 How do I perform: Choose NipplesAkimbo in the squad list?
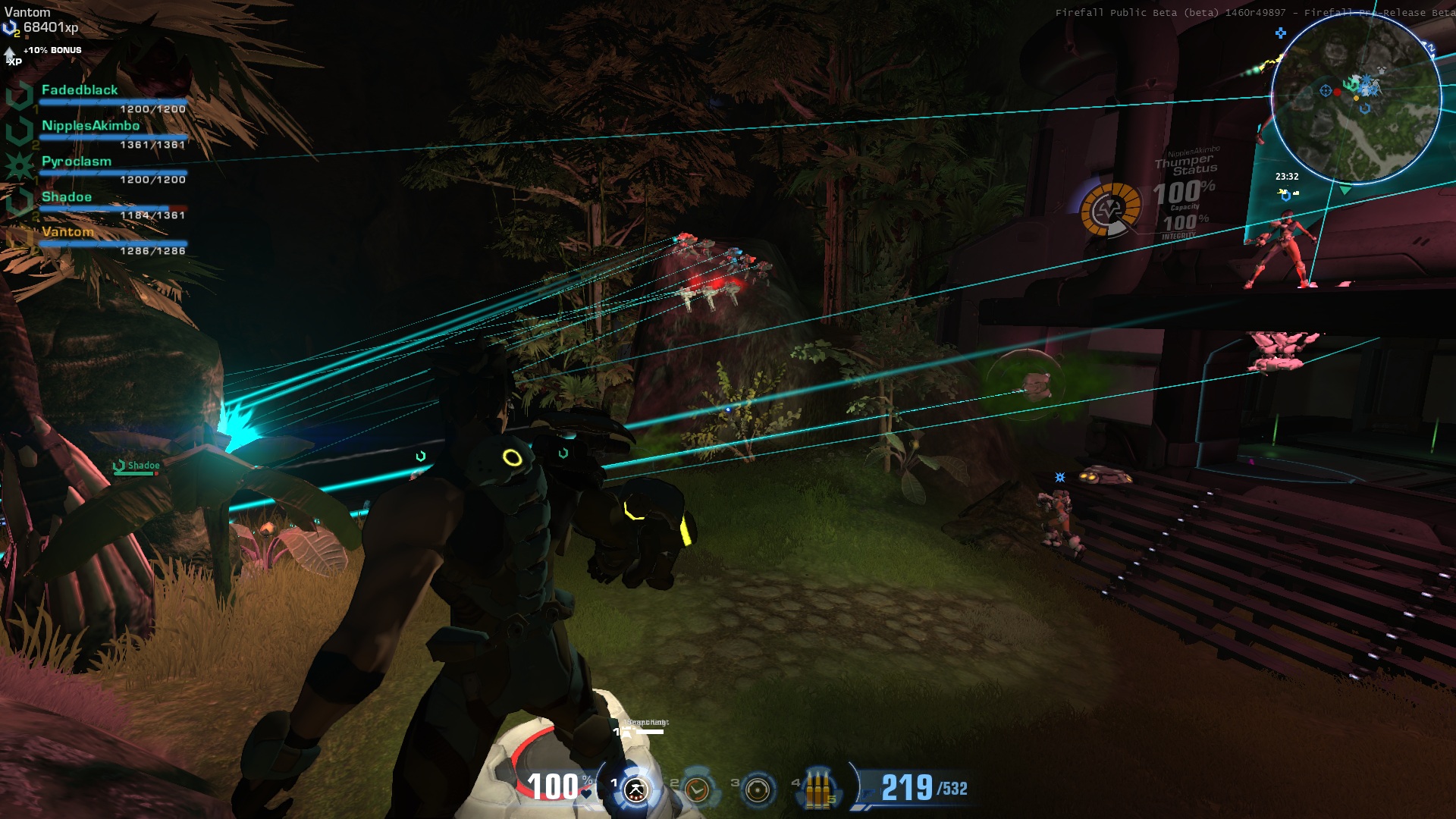coord(90,126)
